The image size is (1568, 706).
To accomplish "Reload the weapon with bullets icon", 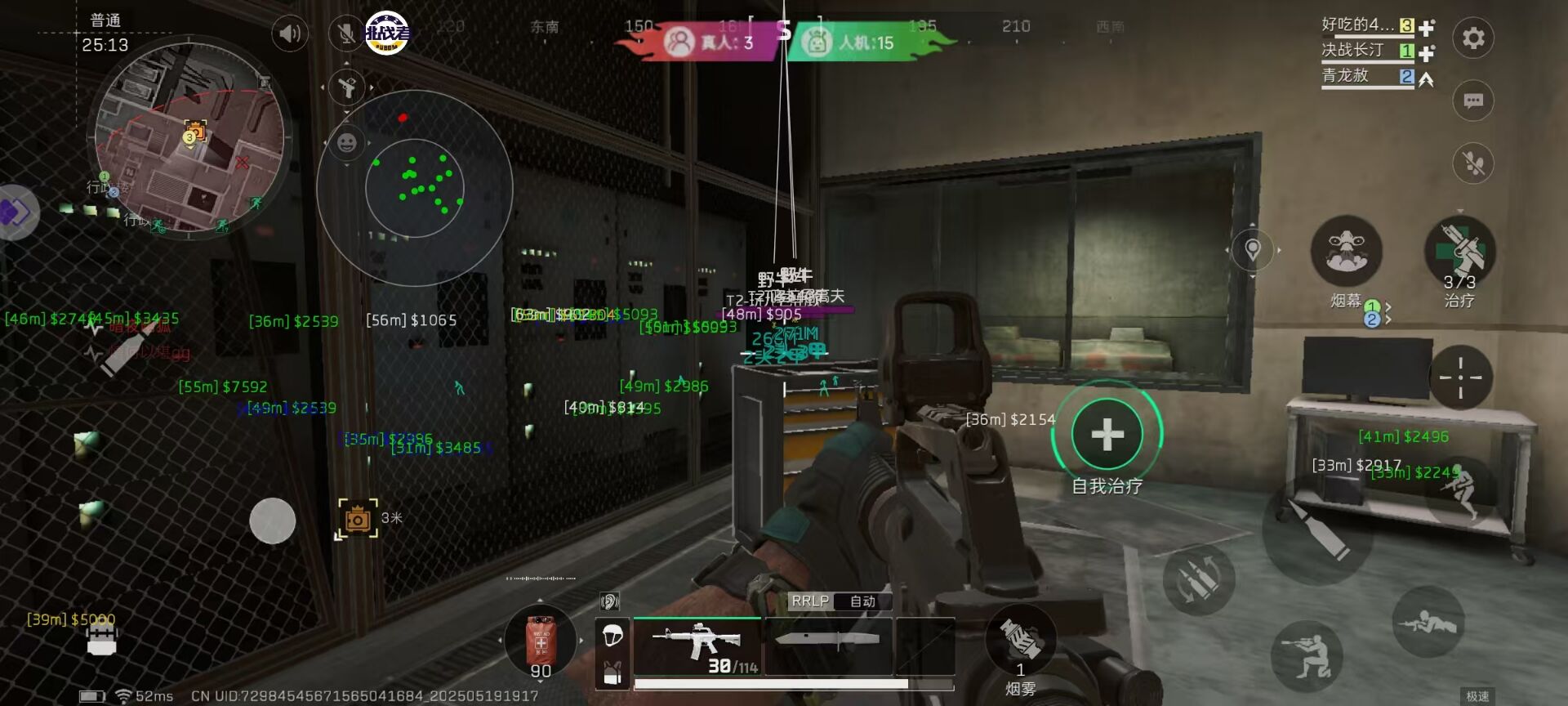I will click(x=1199, y=579).
